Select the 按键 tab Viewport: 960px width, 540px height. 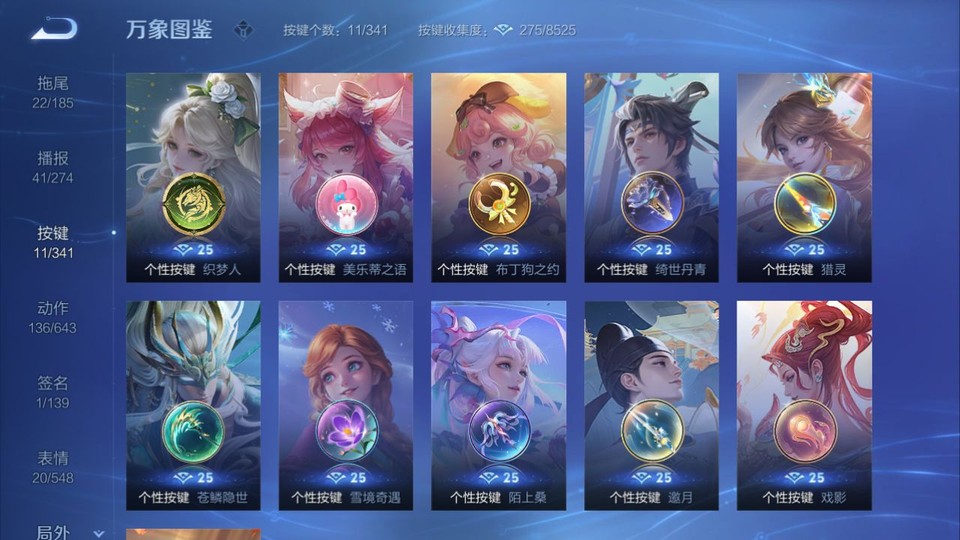pyautogui.click(x=54, y=241)
